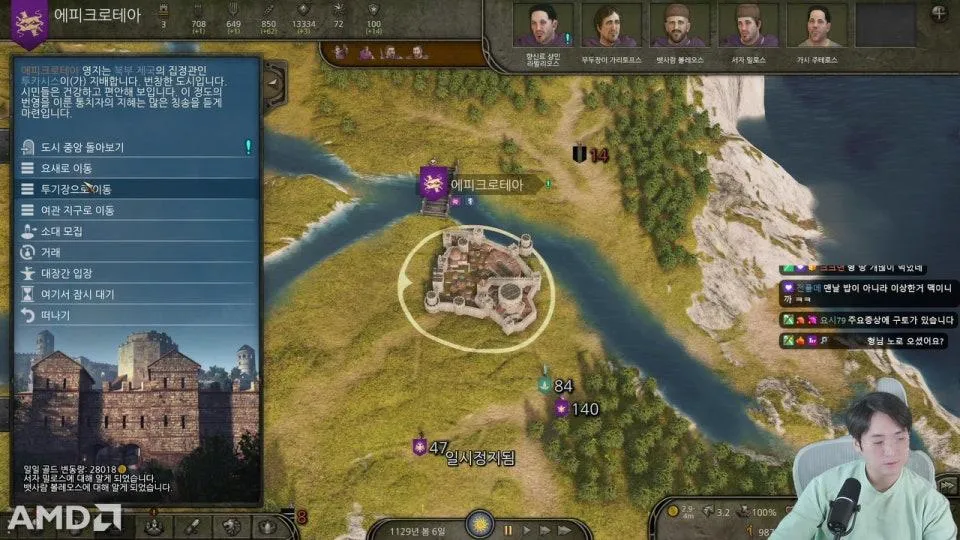This screenshot has height=540, width=960.
Task: Enter the smithy via 대장간 입장
Action: [x=66, y=273]
